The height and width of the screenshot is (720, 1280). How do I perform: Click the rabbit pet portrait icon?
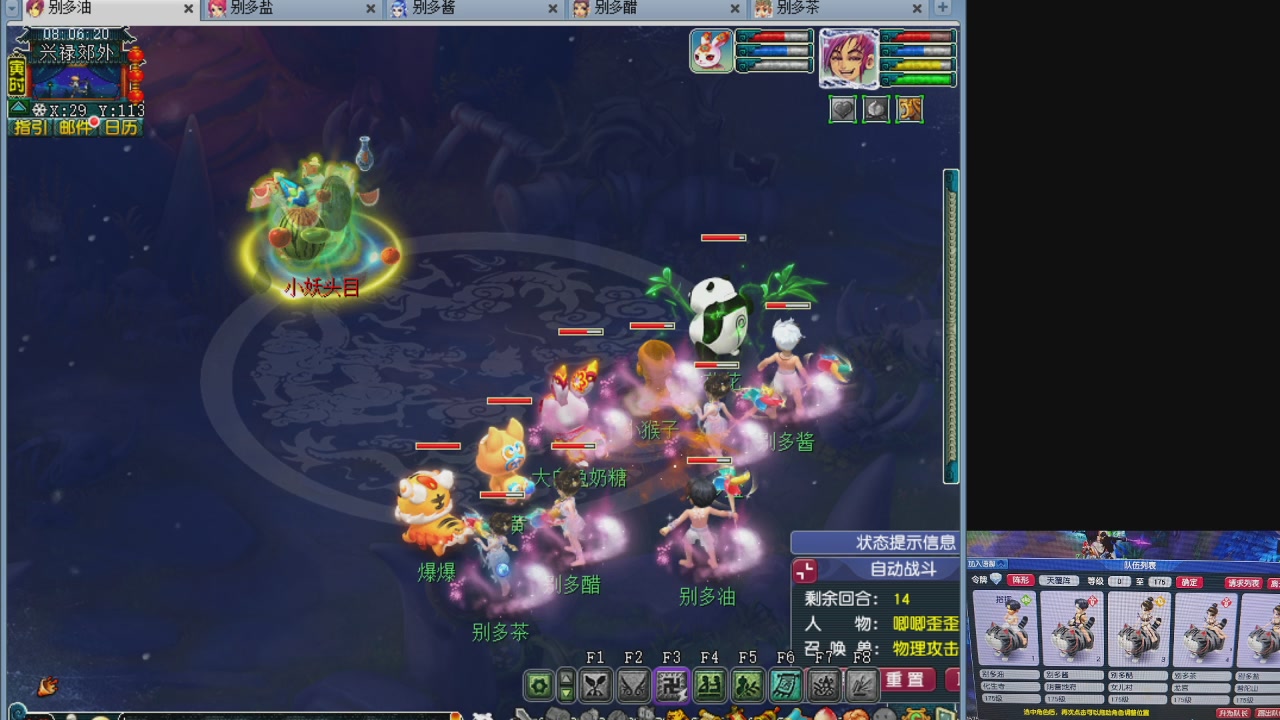pos(710,51)
